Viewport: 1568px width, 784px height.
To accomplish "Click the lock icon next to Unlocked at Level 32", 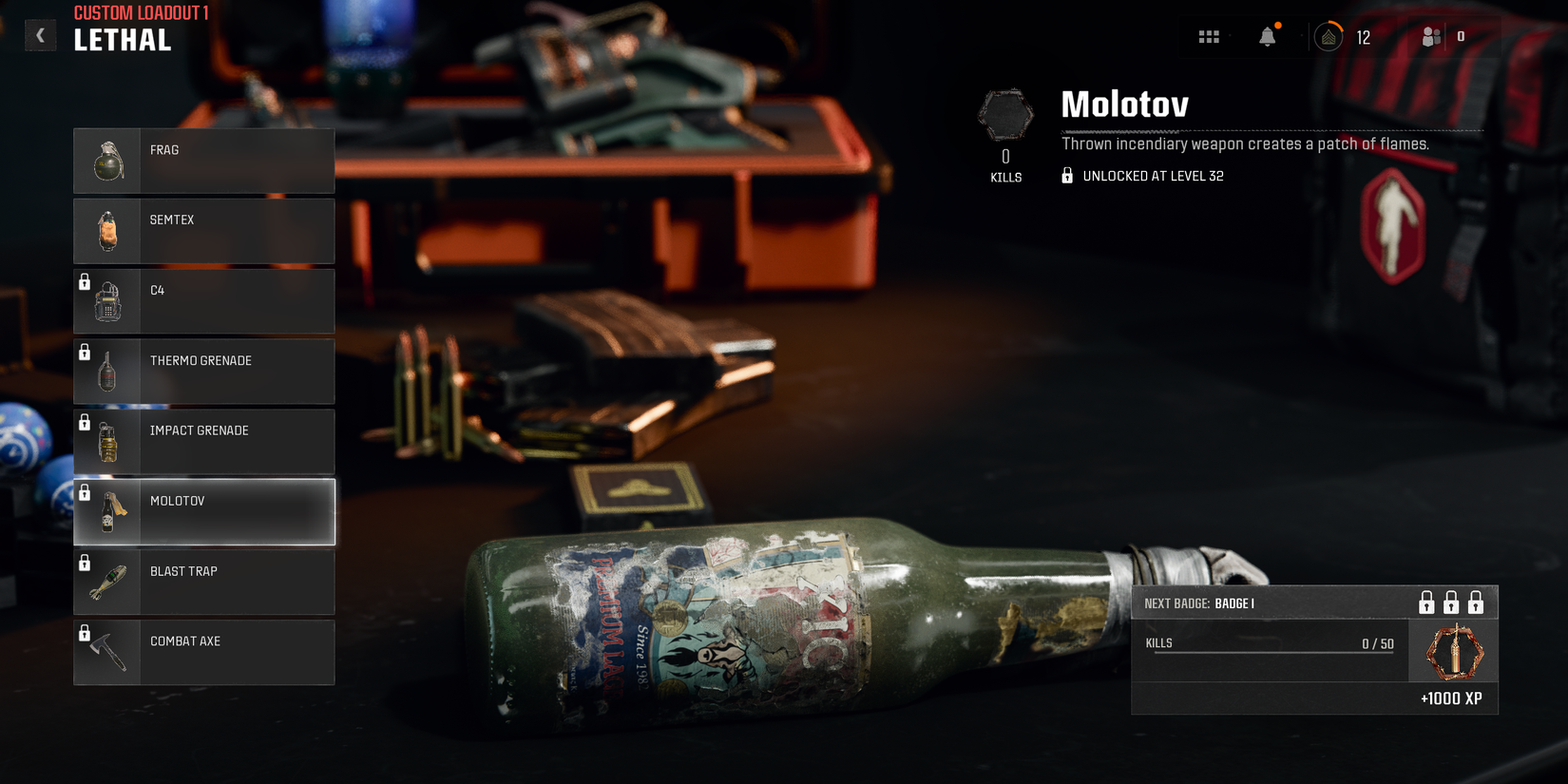I will [x=1065, y=176].
